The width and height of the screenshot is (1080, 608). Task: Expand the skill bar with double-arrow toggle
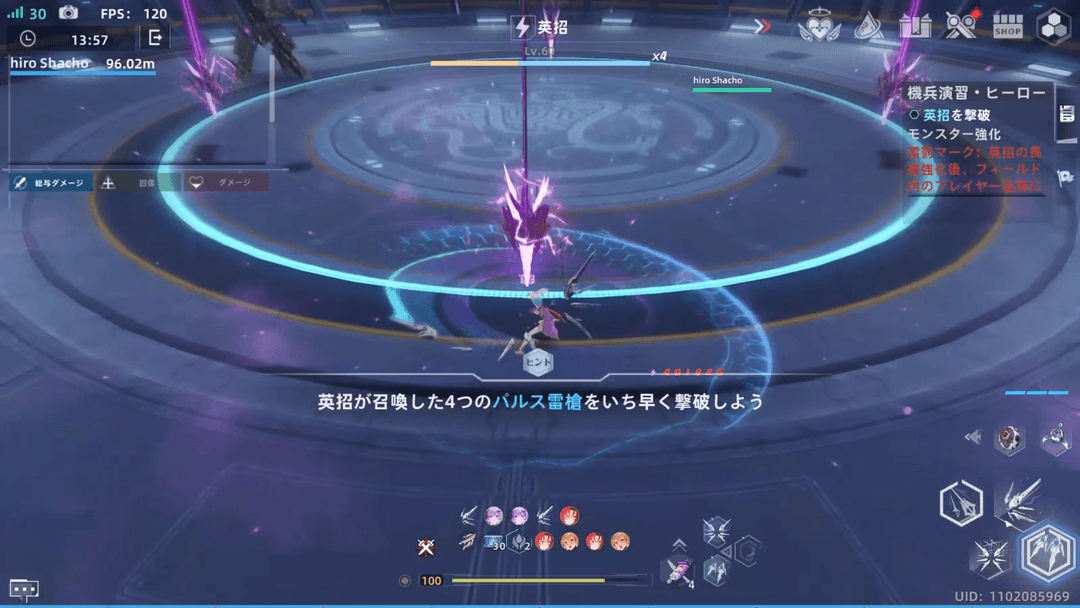(972, 437)
